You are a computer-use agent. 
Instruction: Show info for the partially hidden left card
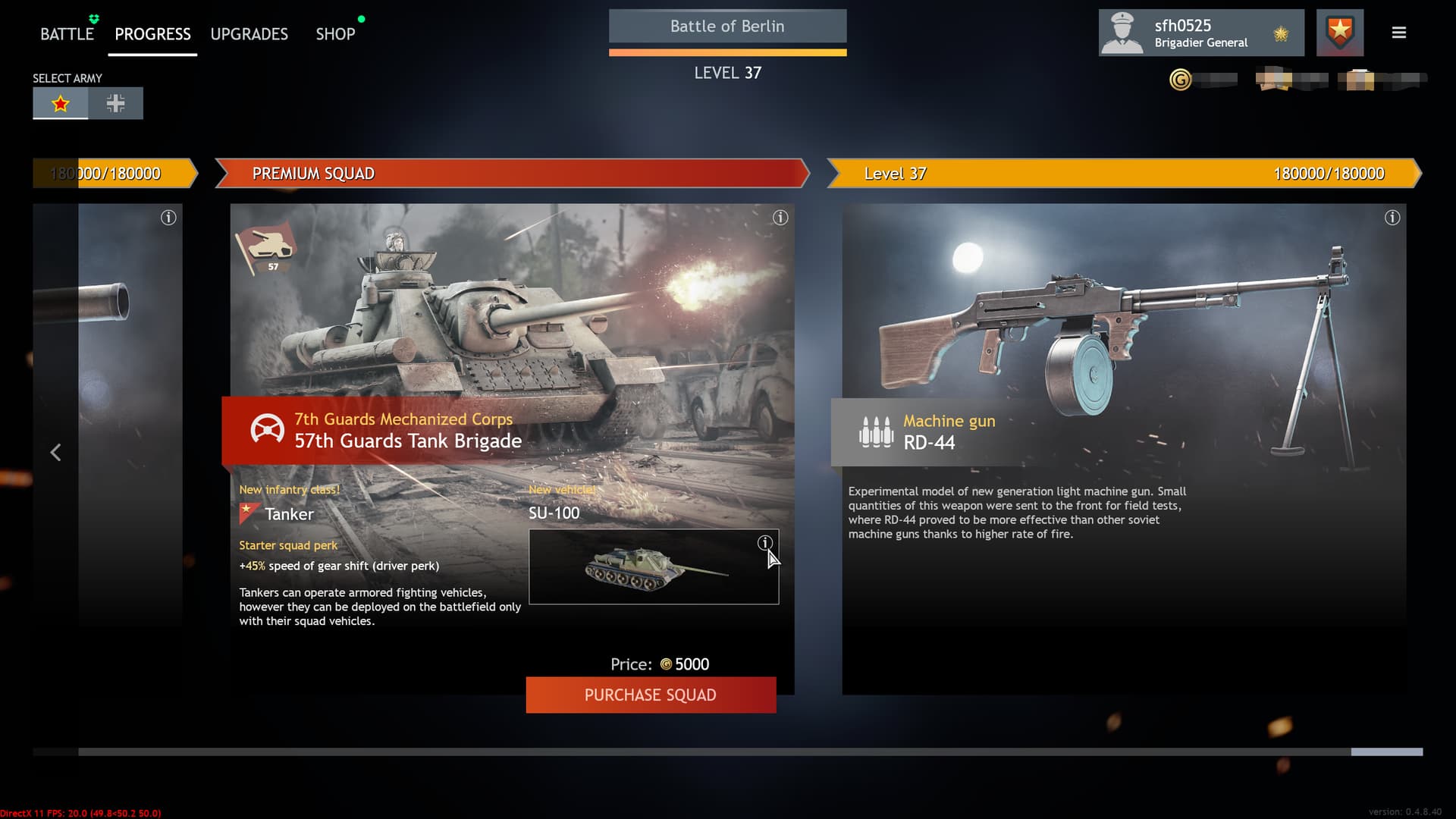pos(168,218)
